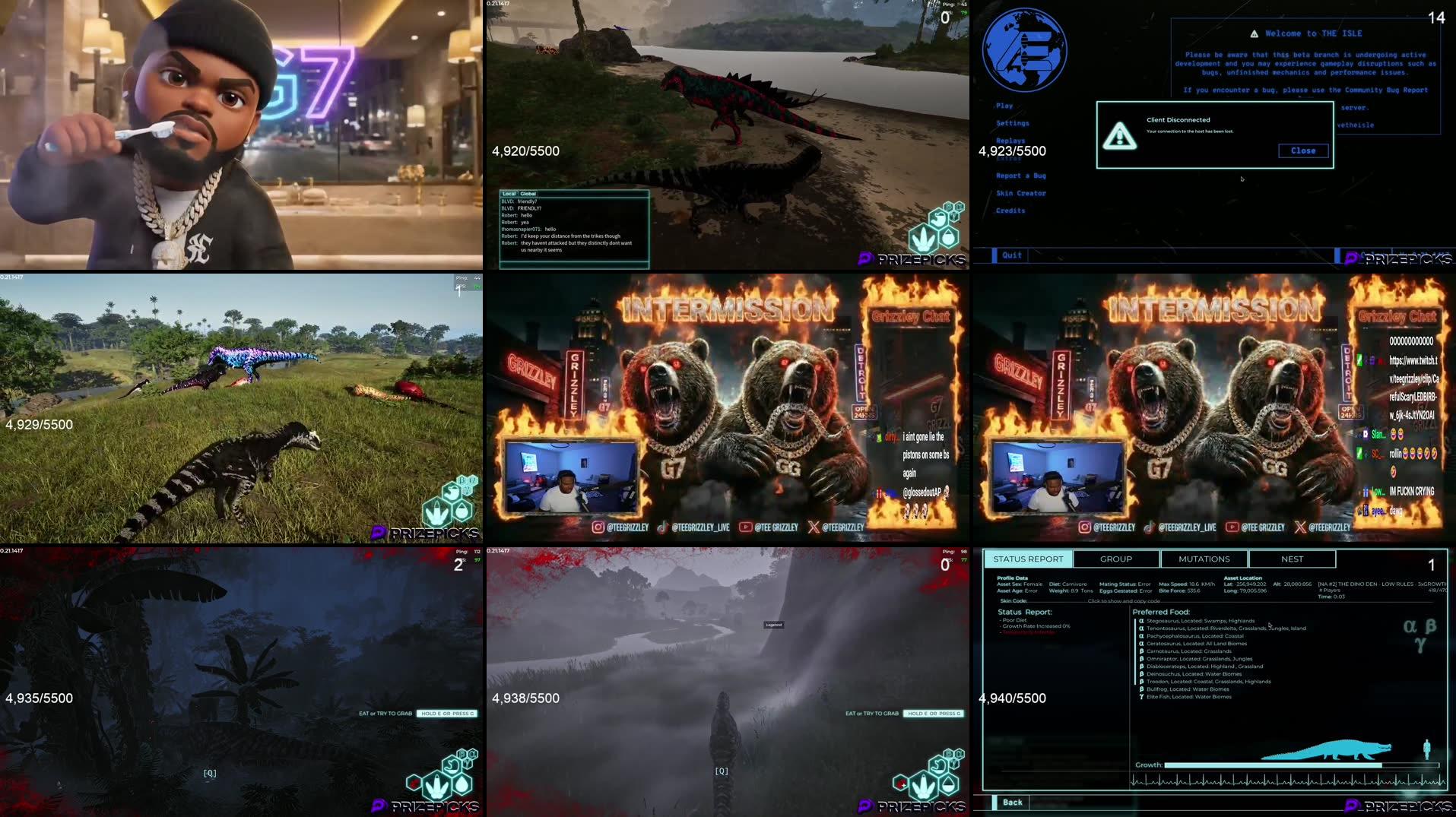Toggle the Legend overlay on the map view
This screenshot has height=817, width=1456.
click(x=774, y=625)
